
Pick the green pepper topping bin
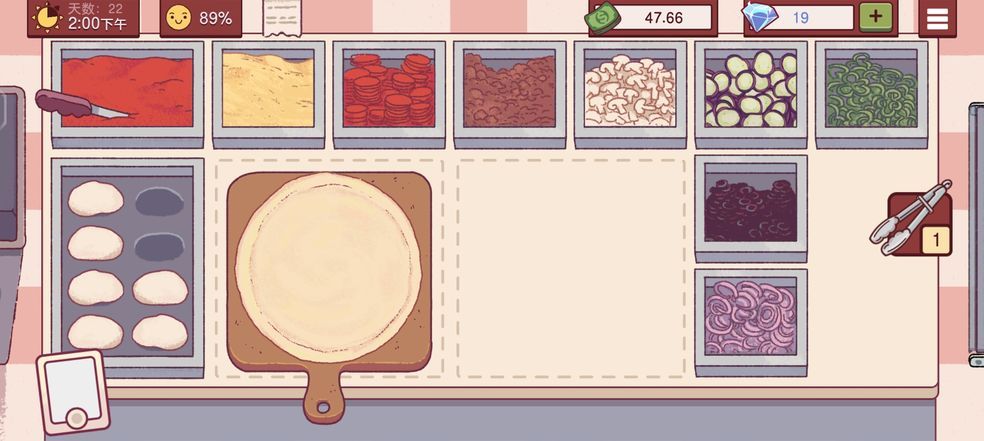[x=871, y=90]
